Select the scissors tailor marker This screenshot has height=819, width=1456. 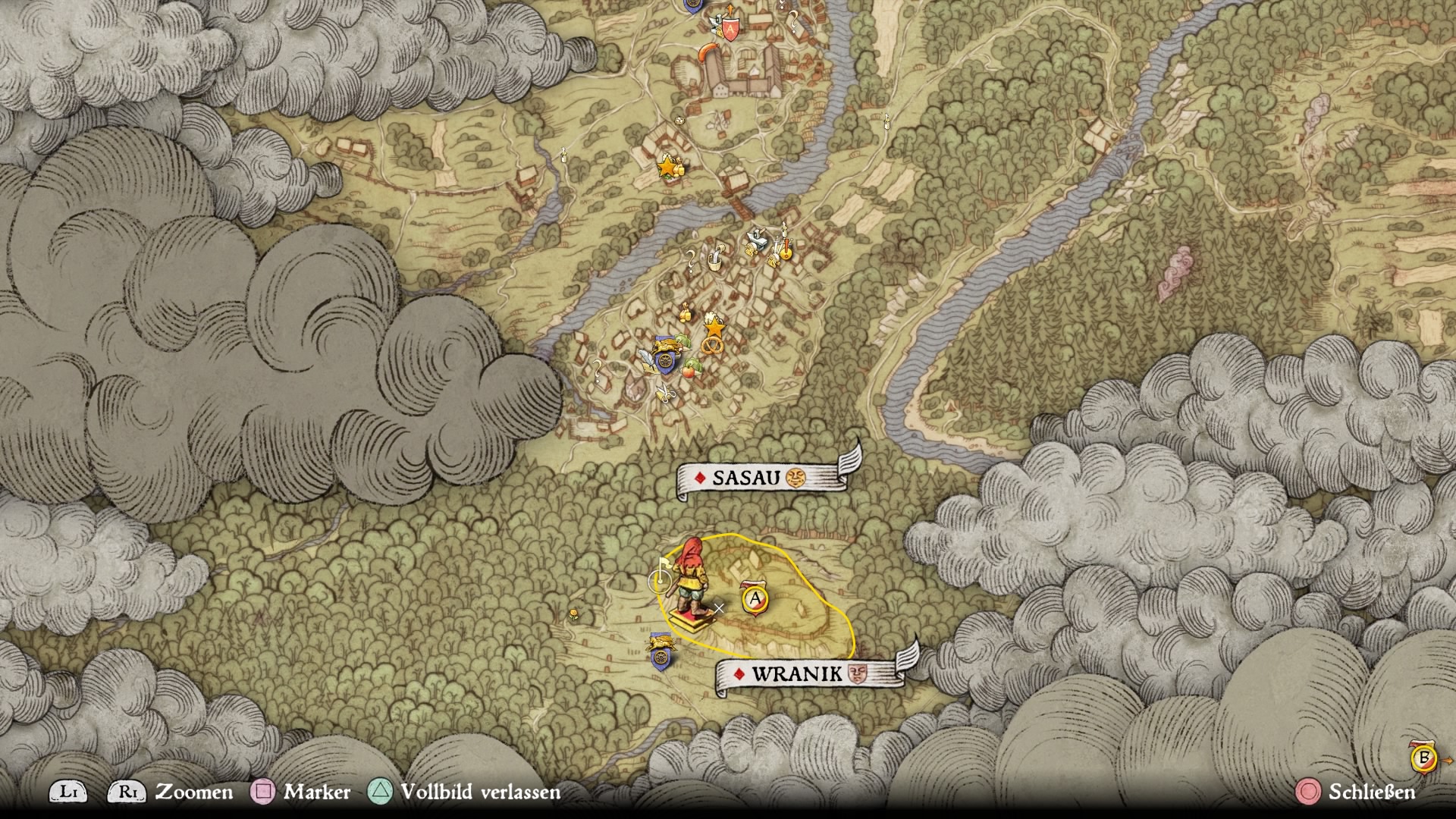[x=664, y=394]
